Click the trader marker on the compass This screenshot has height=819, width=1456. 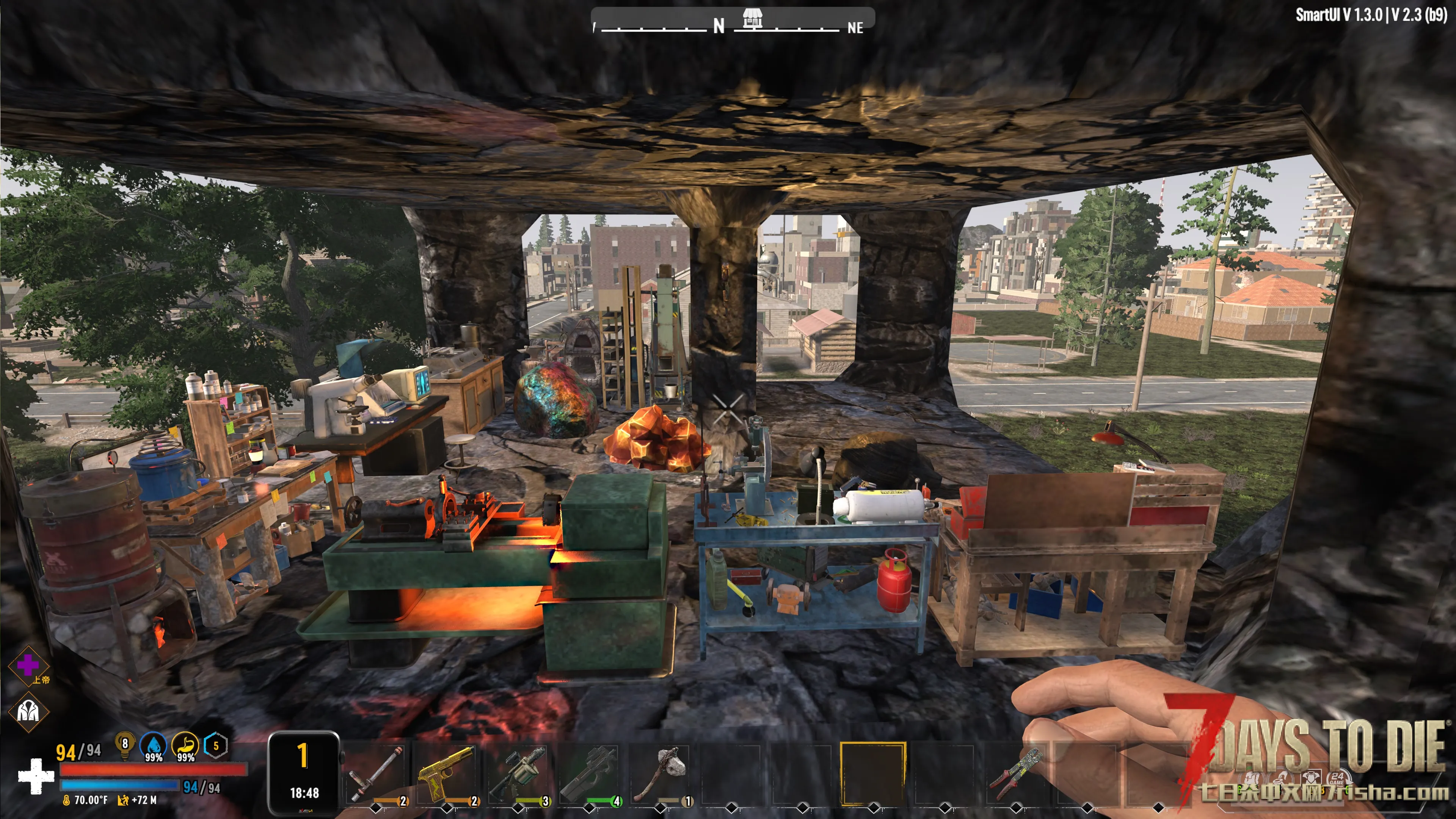tap(752, 19)
